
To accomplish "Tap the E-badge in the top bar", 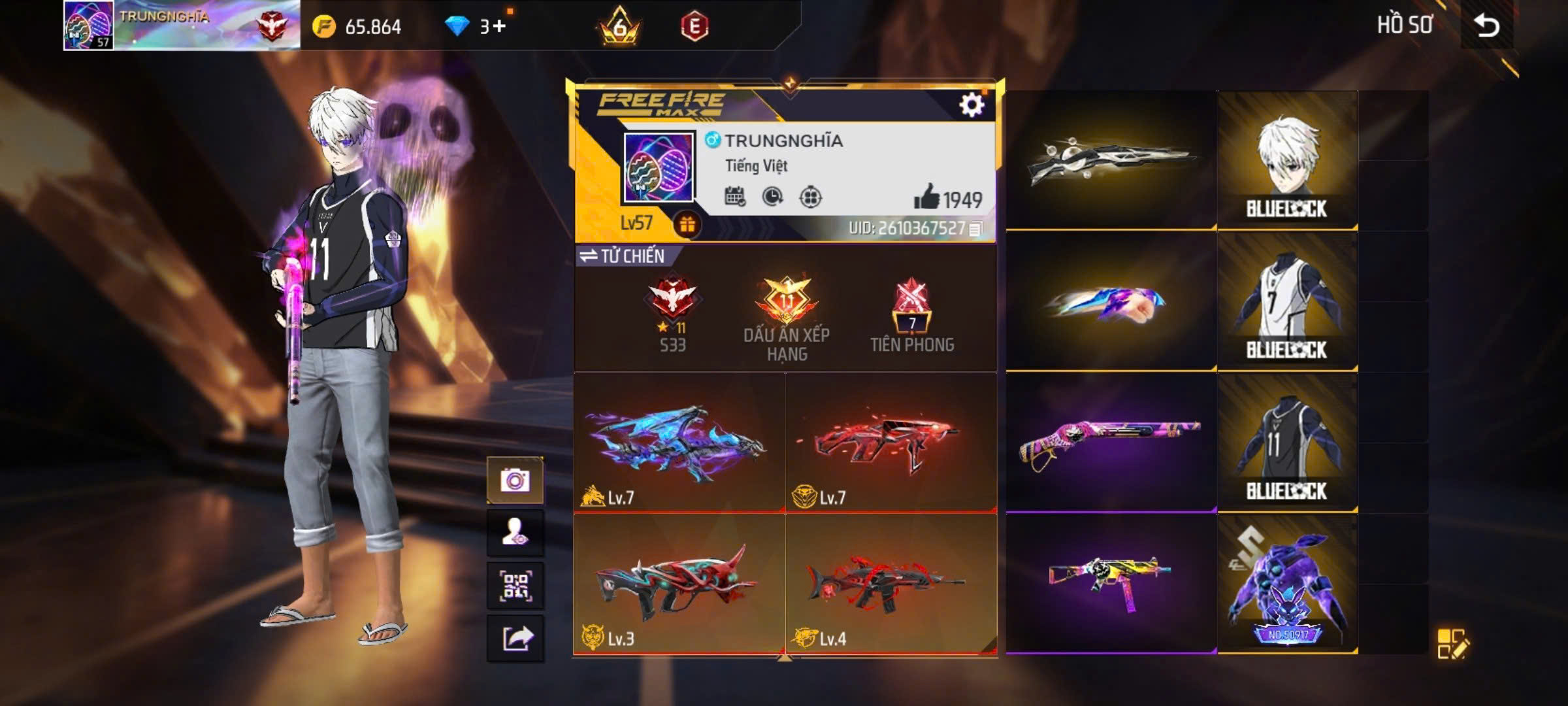I will [x=694, y=27].
